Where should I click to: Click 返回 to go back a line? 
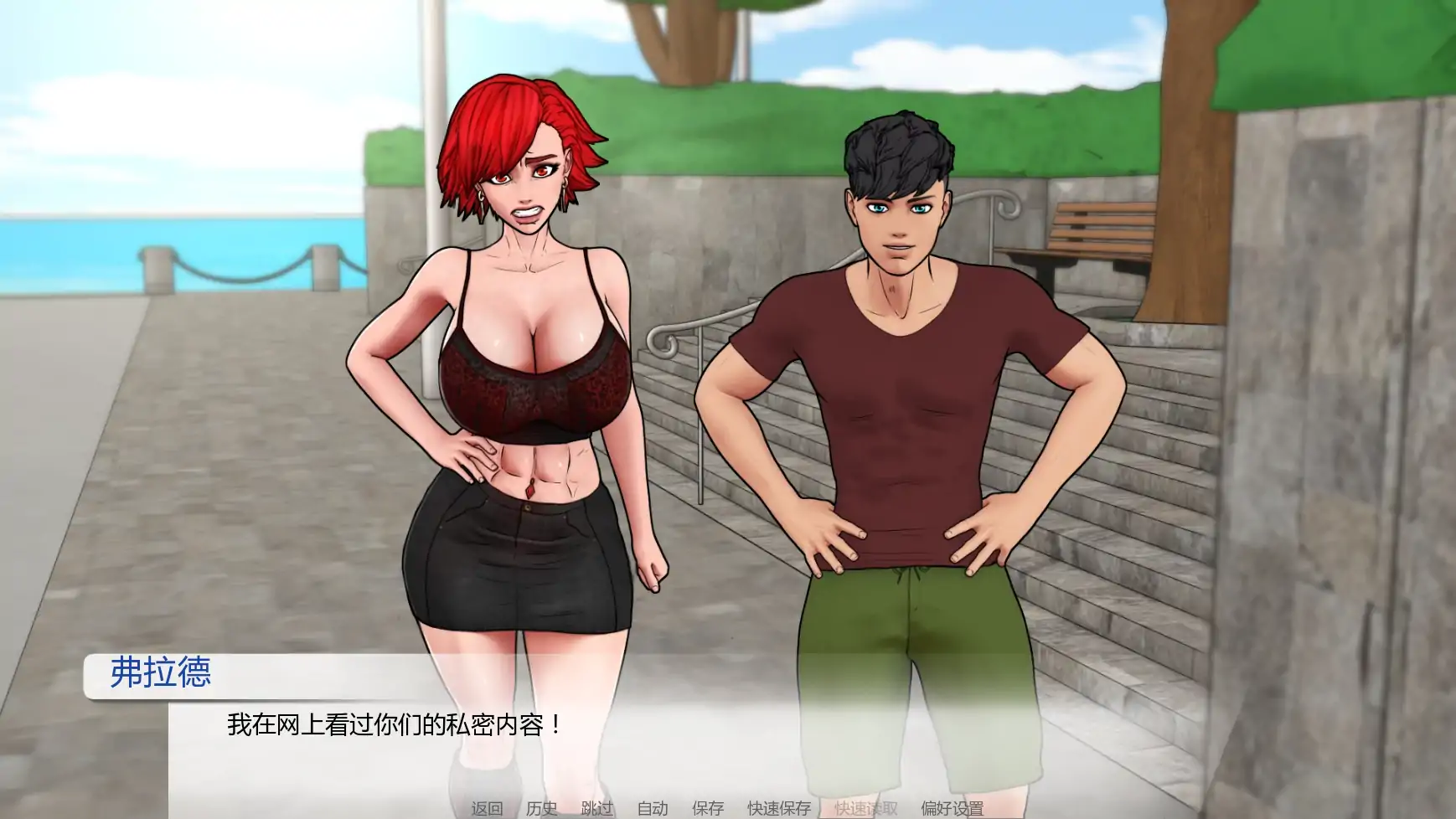pos(488,808)
